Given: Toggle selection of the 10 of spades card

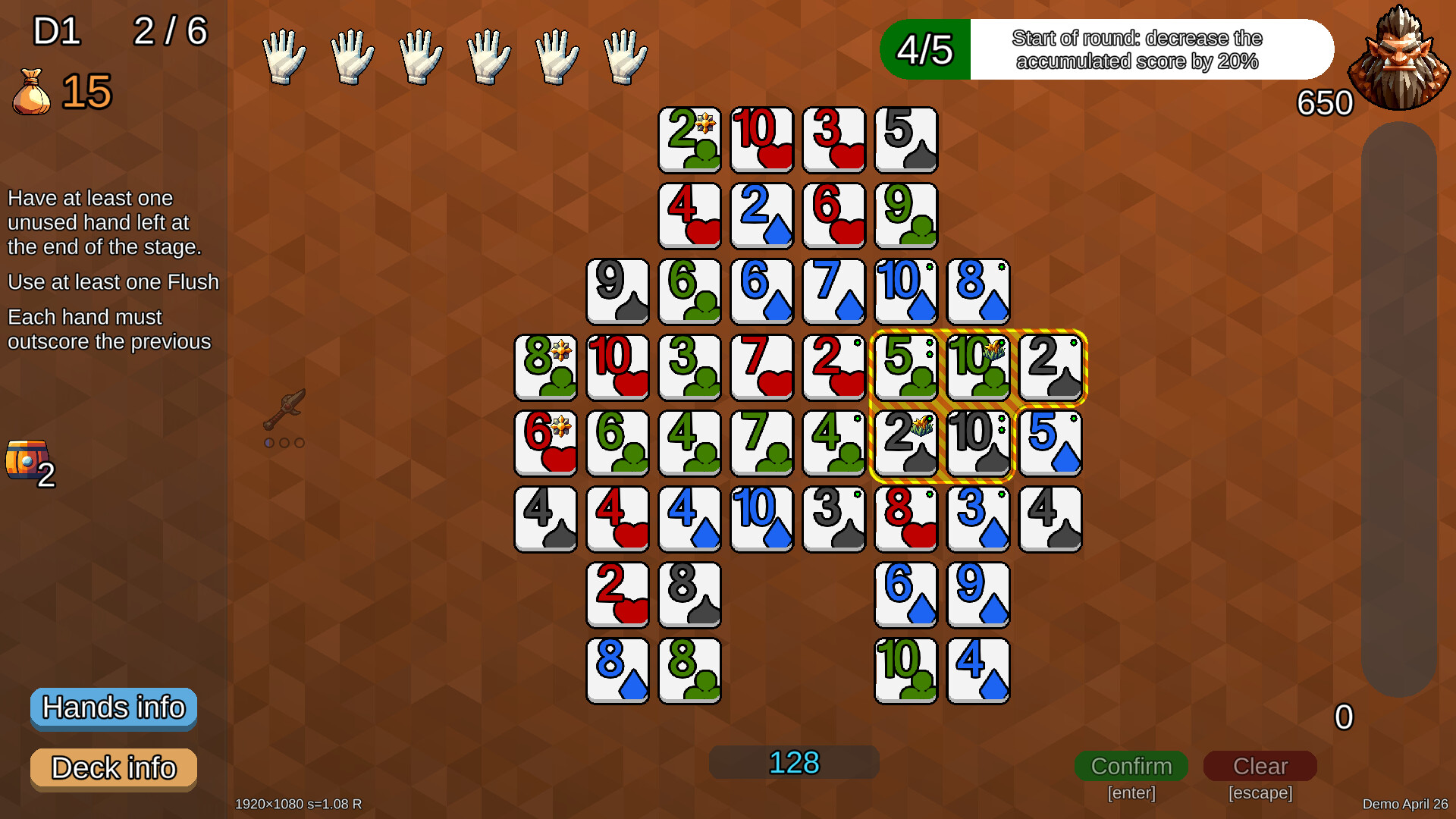Looking at the screenshot, I should coord(978,444).
